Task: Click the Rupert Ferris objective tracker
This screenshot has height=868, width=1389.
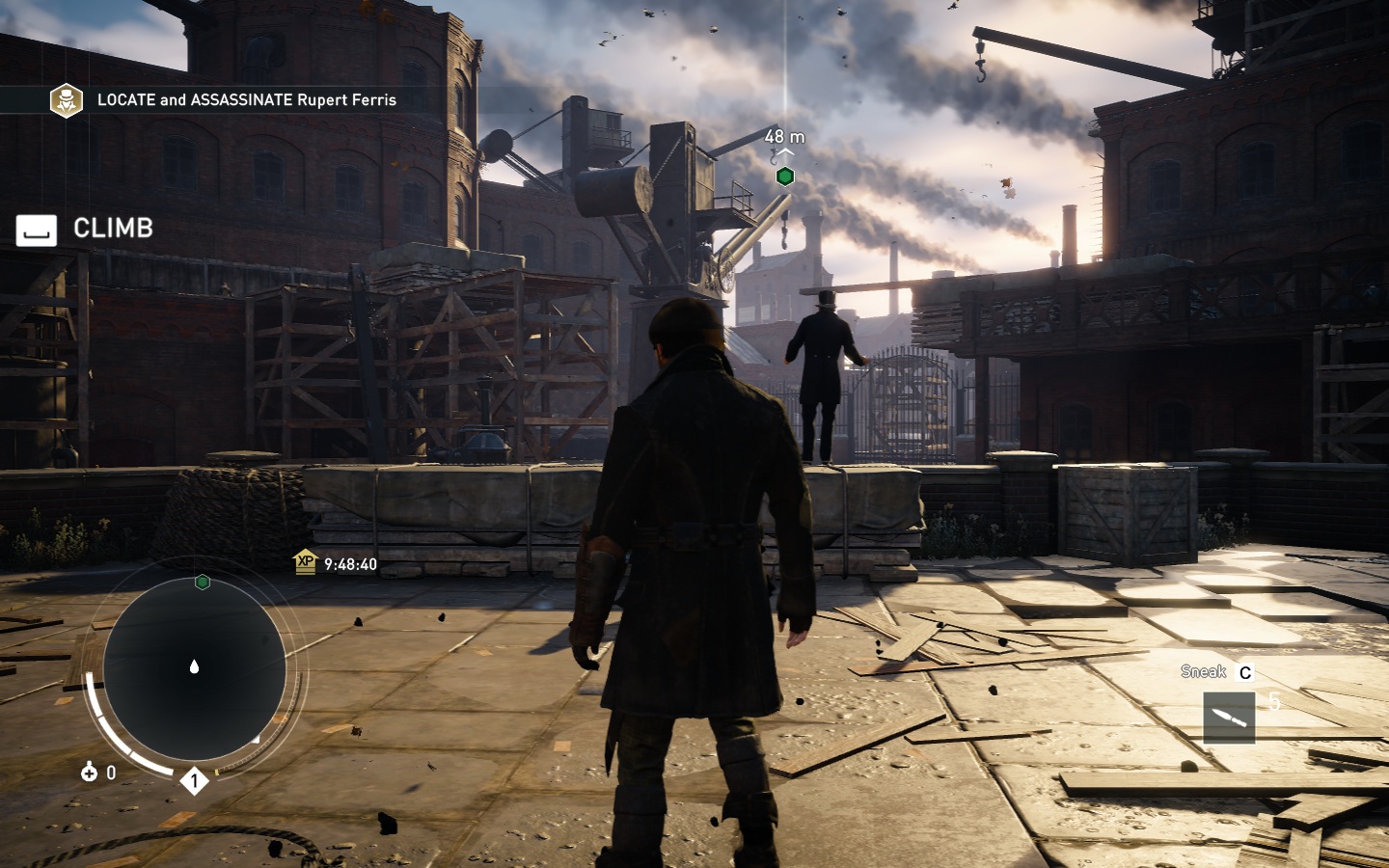Action: coord(246,100)
